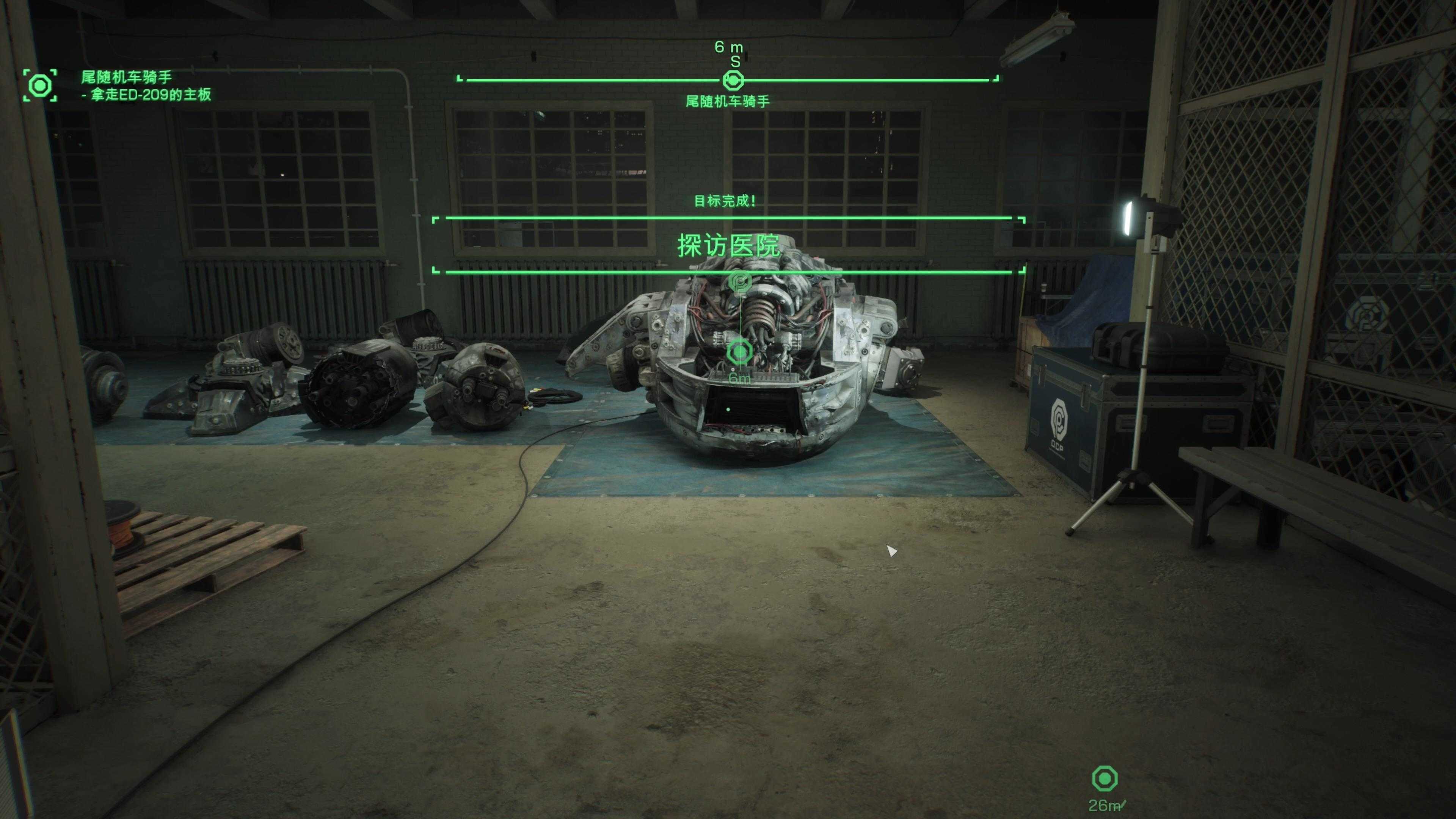Select the waypoint marker labeled 6m

[x=739, y=353]
